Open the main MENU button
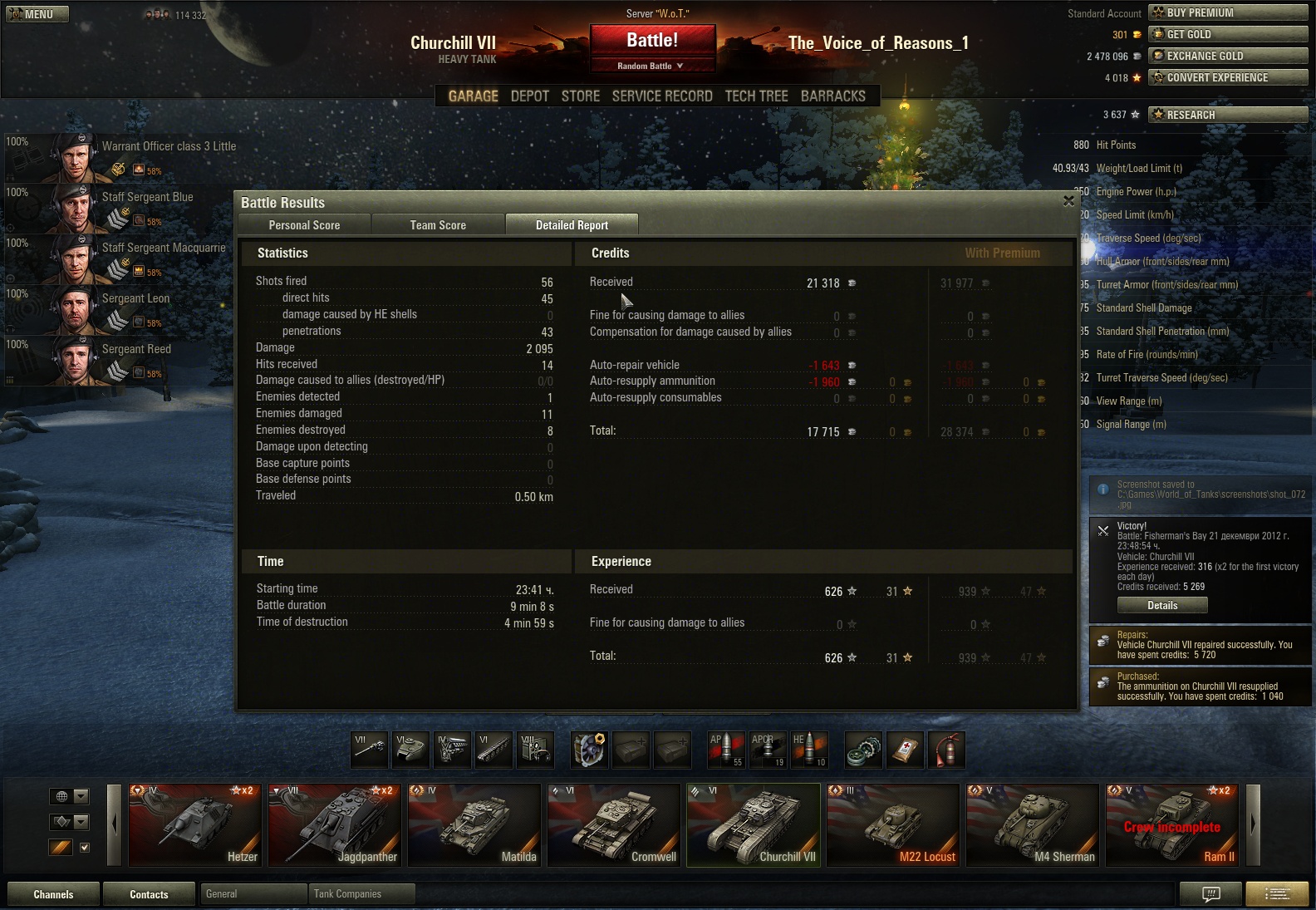Viewport: 1316px width, 910px height. tap(37, 14)
